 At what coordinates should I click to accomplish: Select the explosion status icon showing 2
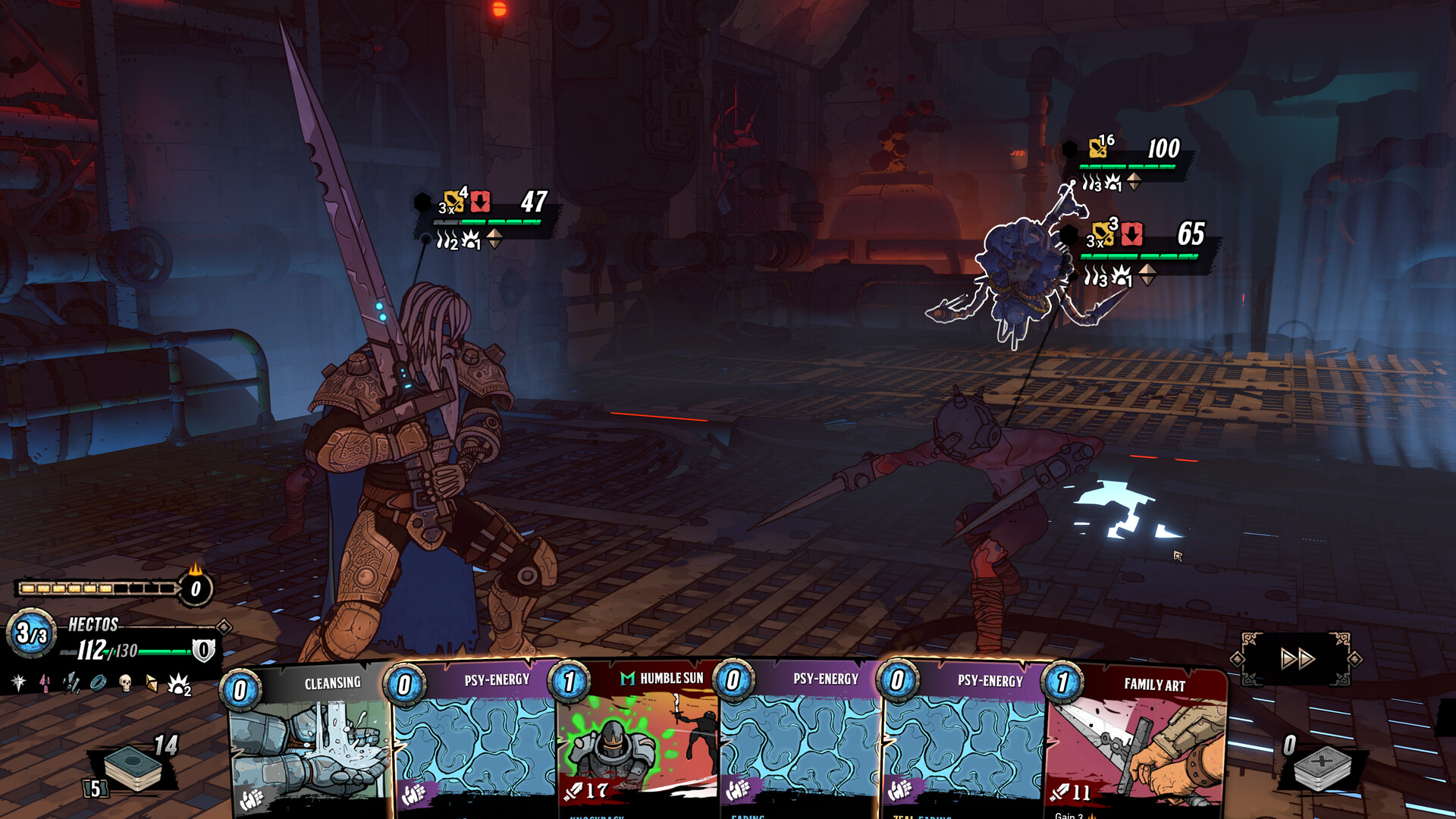coord(179,683)
